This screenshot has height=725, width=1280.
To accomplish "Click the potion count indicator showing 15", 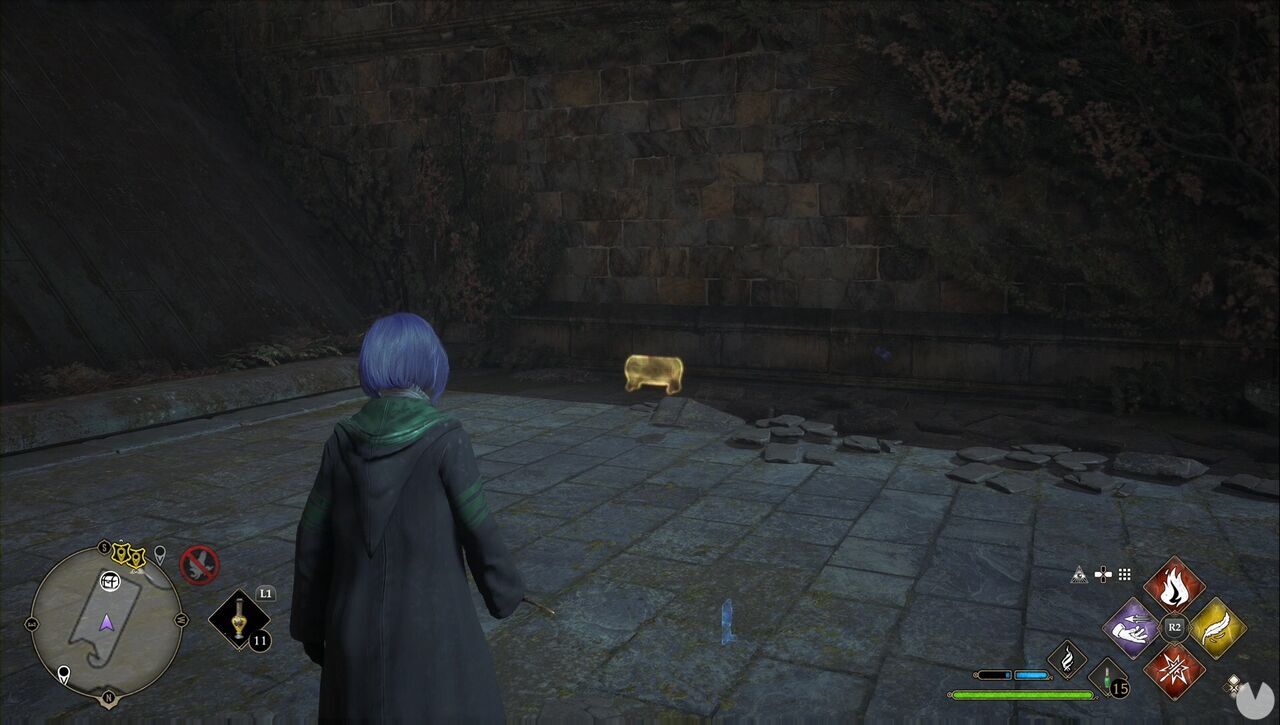I will [x=1118, y=688].
